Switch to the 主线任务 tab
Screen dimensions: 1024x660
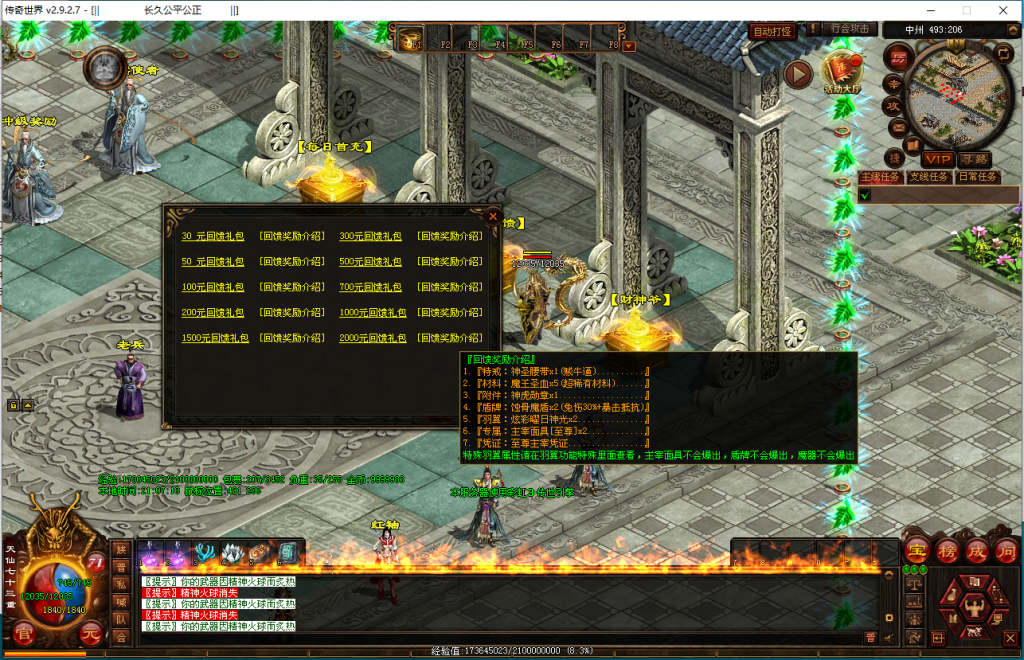[879, 177]
